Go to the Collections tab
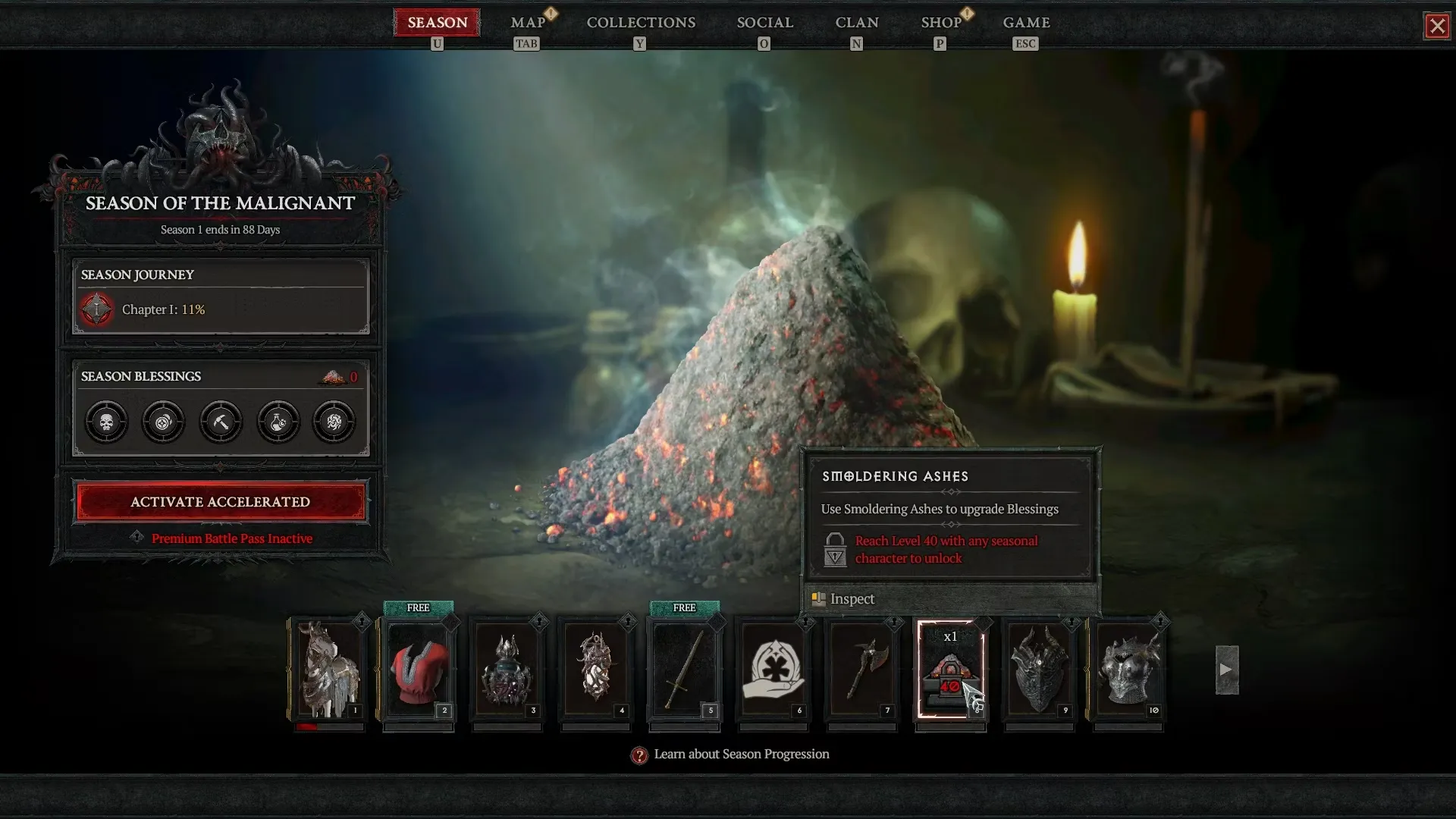Viewport: 1456px width, 819px height. tap(641, 23)
